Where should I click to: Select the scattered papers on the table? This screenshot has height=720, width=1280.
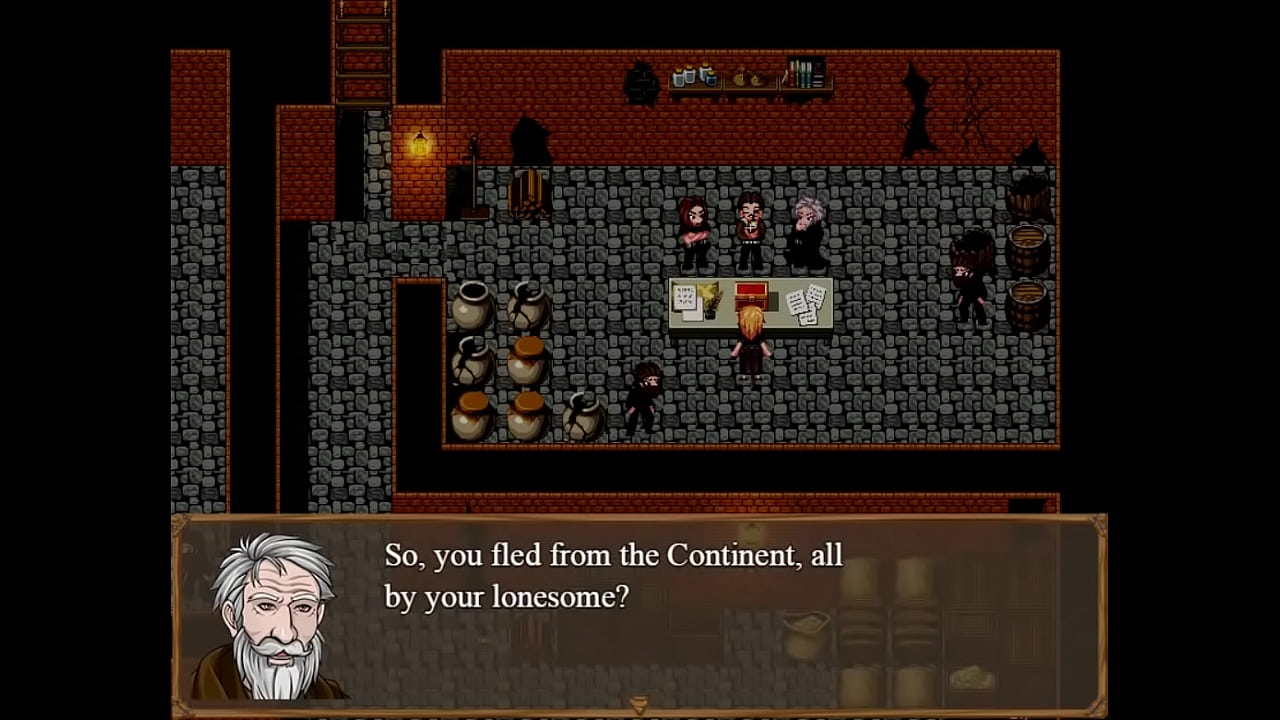tap(806, 299)
